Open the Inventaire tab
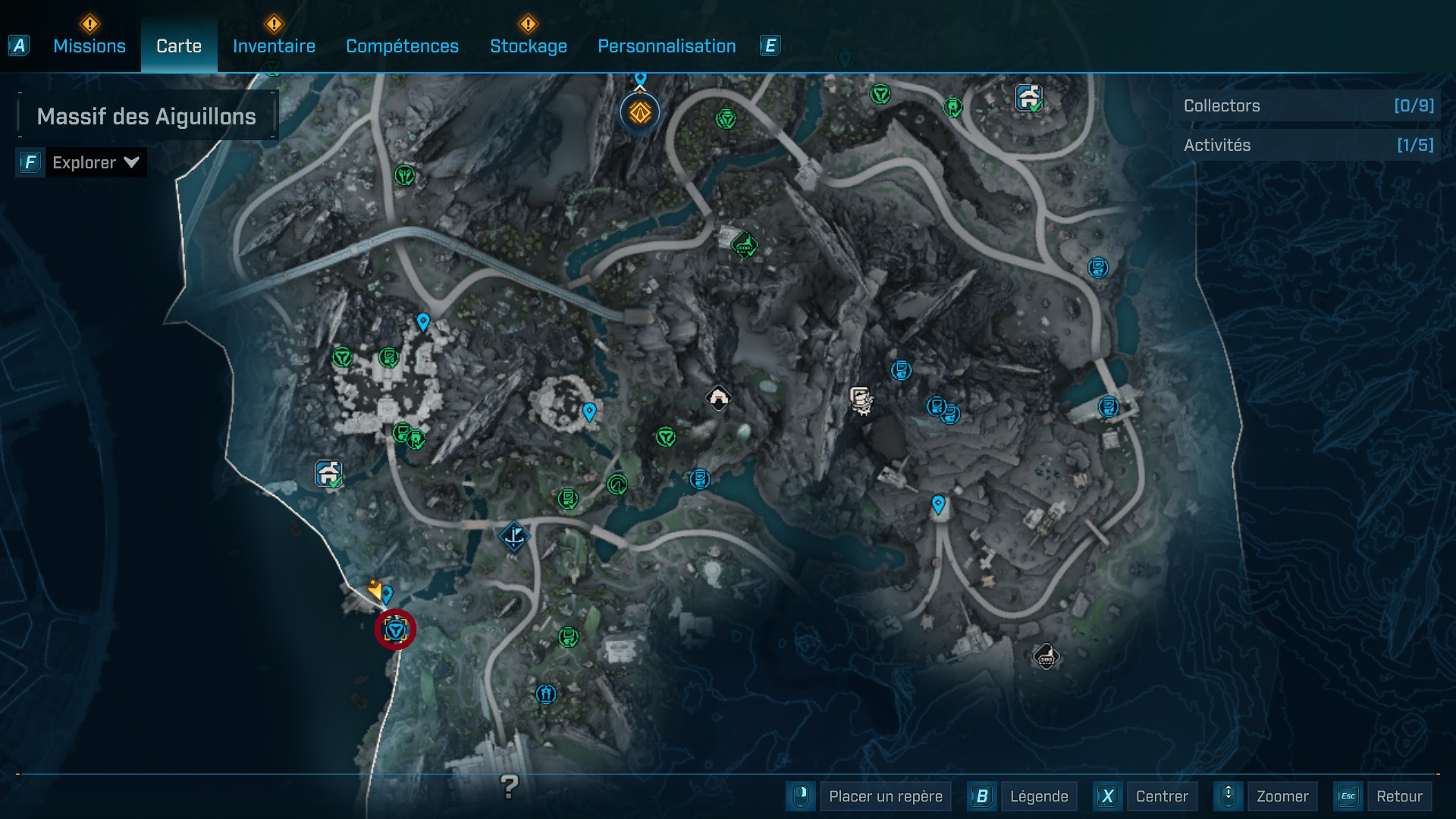The width and height of the screenshot is (1456, 819). pyautogui.click(x=274, y=46)
